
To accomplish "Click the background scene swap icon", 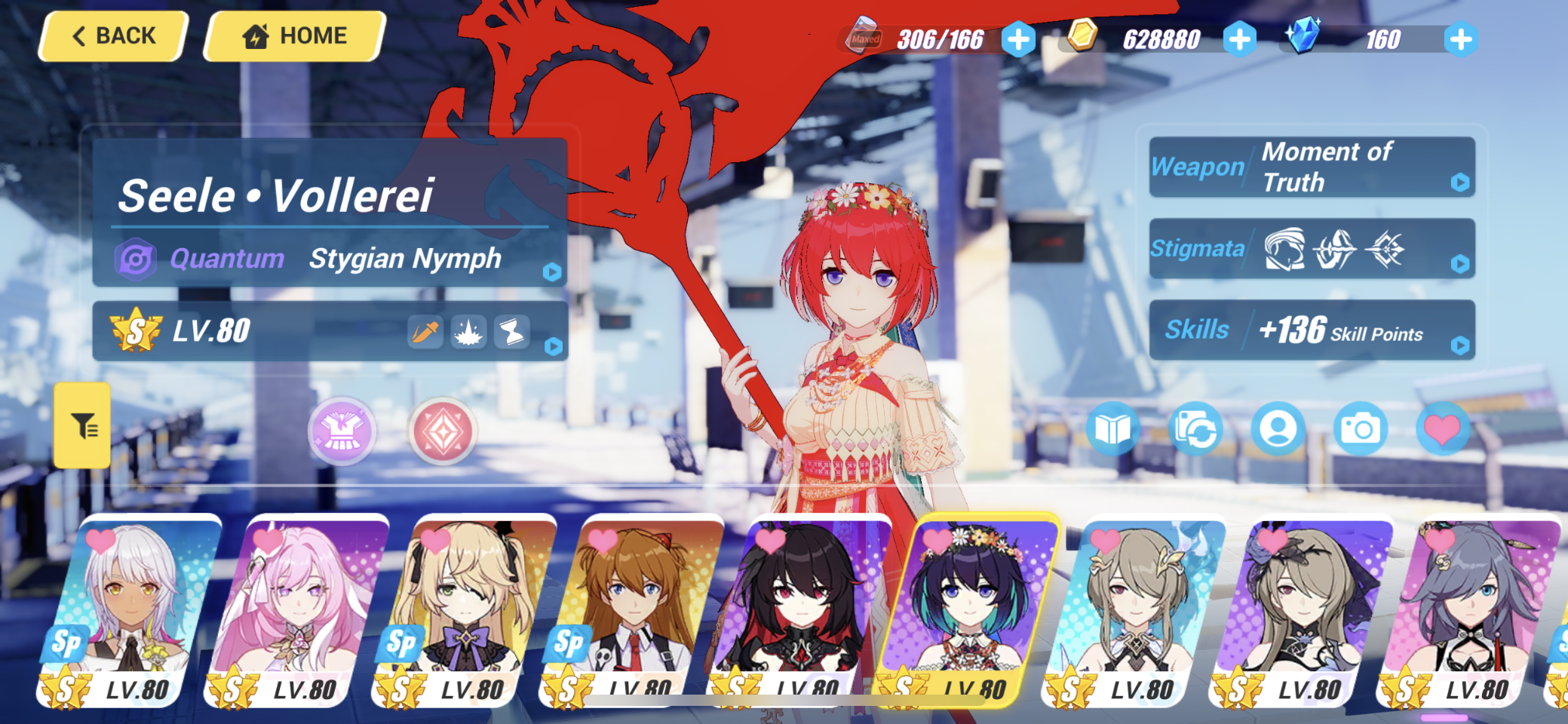I will [1198, 428].
